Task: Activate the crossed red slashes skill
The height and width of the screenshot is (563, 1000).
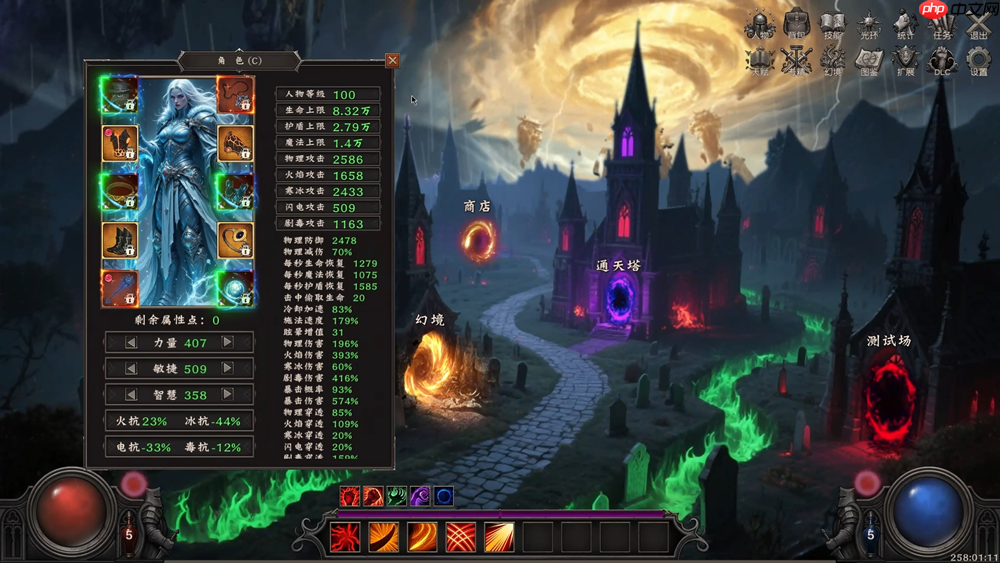Action: (x=460, y=538)
